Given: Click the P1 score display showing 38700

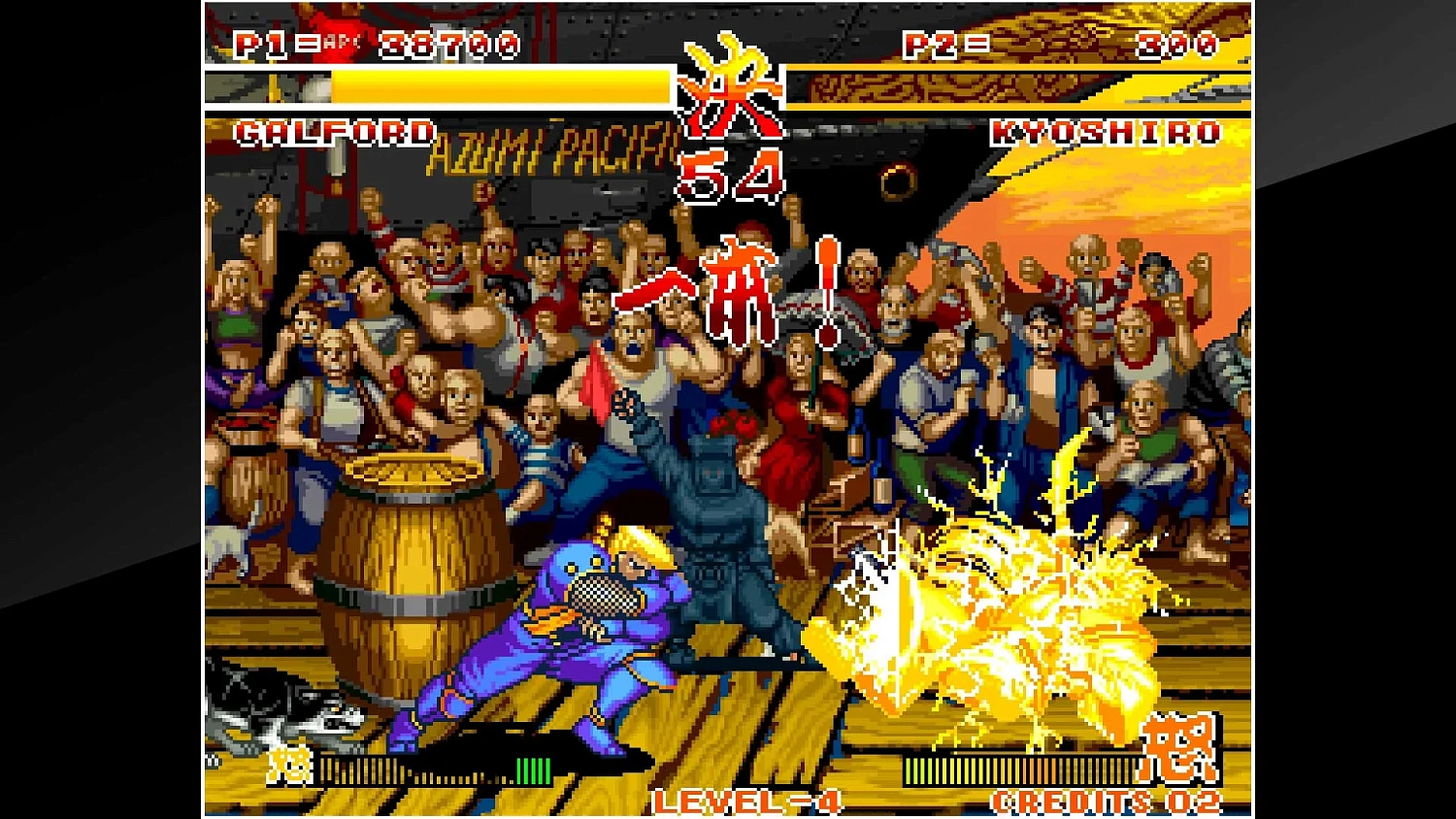Looking at the screenshot, I should [448, 43].
